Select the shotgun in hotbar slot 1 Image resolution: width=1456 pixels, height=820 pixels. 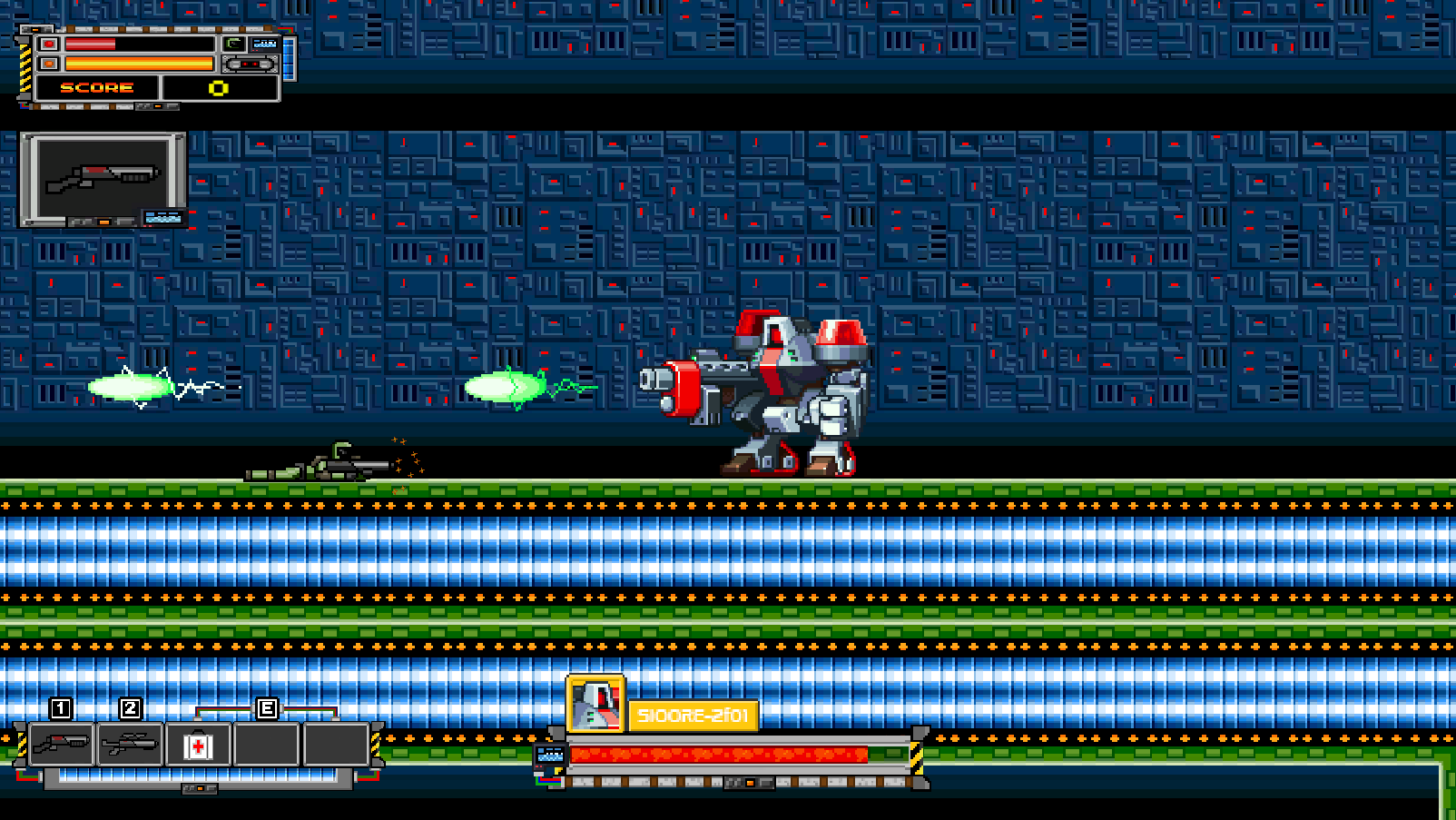pyautogui.click(x=62, y=745)
